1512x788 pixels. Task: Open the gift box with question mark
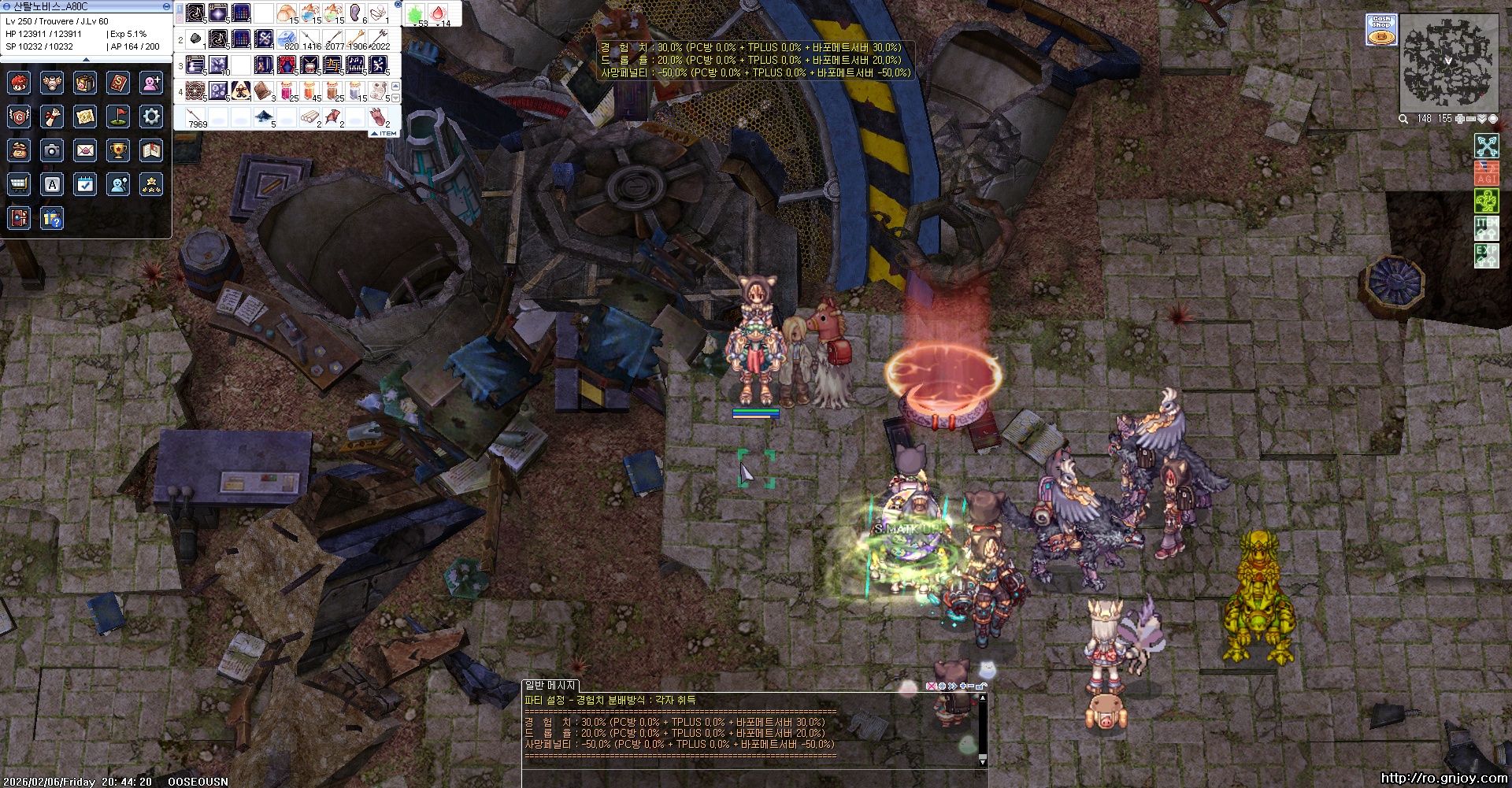(x=52, y=218)
